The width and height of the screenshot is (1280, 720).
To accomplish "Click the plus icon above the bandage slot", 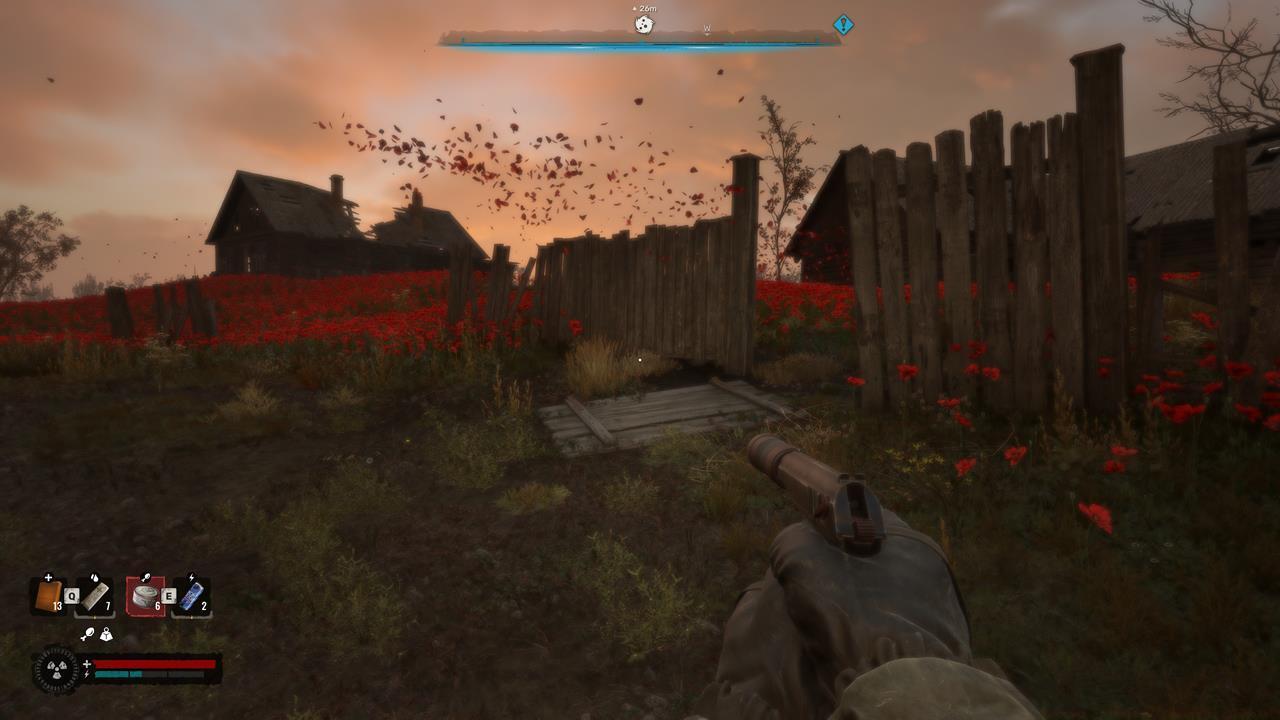I will 48,576.
